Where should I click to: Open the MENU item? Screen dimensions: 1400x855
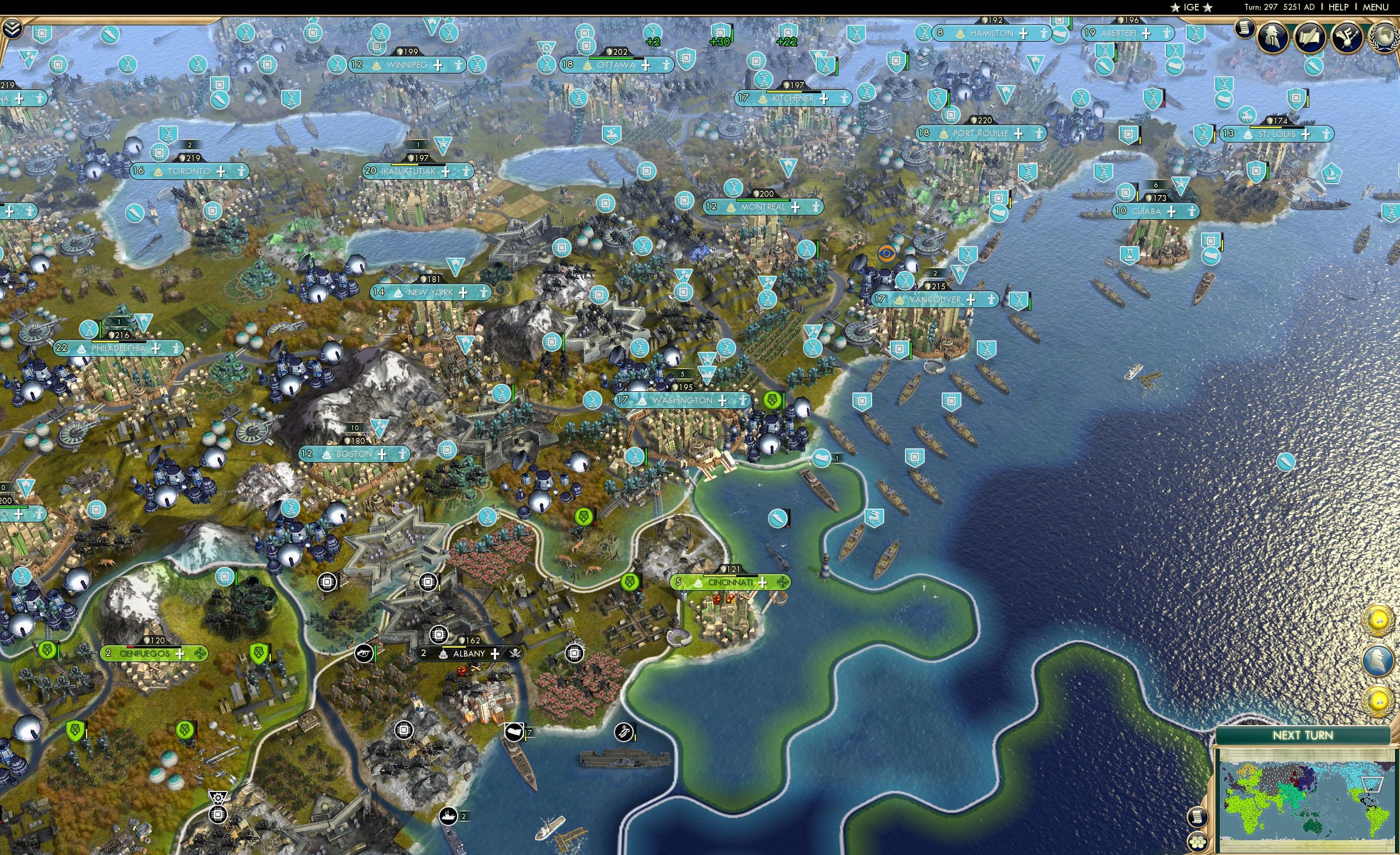point(1375,7)
